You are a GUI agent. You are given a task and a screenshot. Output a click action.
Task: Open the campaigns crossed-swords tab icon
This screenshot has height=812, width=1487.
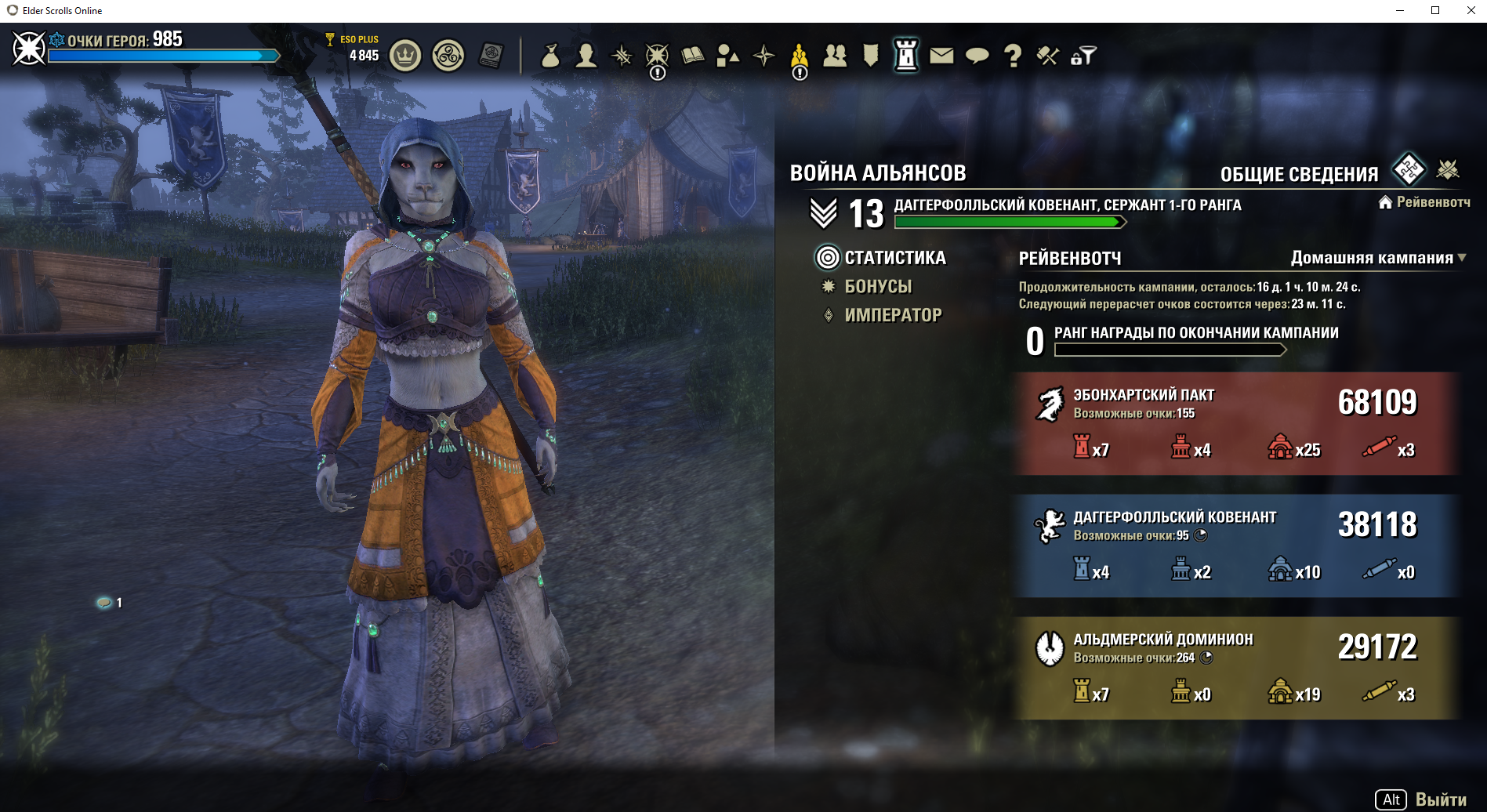click(1448, 169)
